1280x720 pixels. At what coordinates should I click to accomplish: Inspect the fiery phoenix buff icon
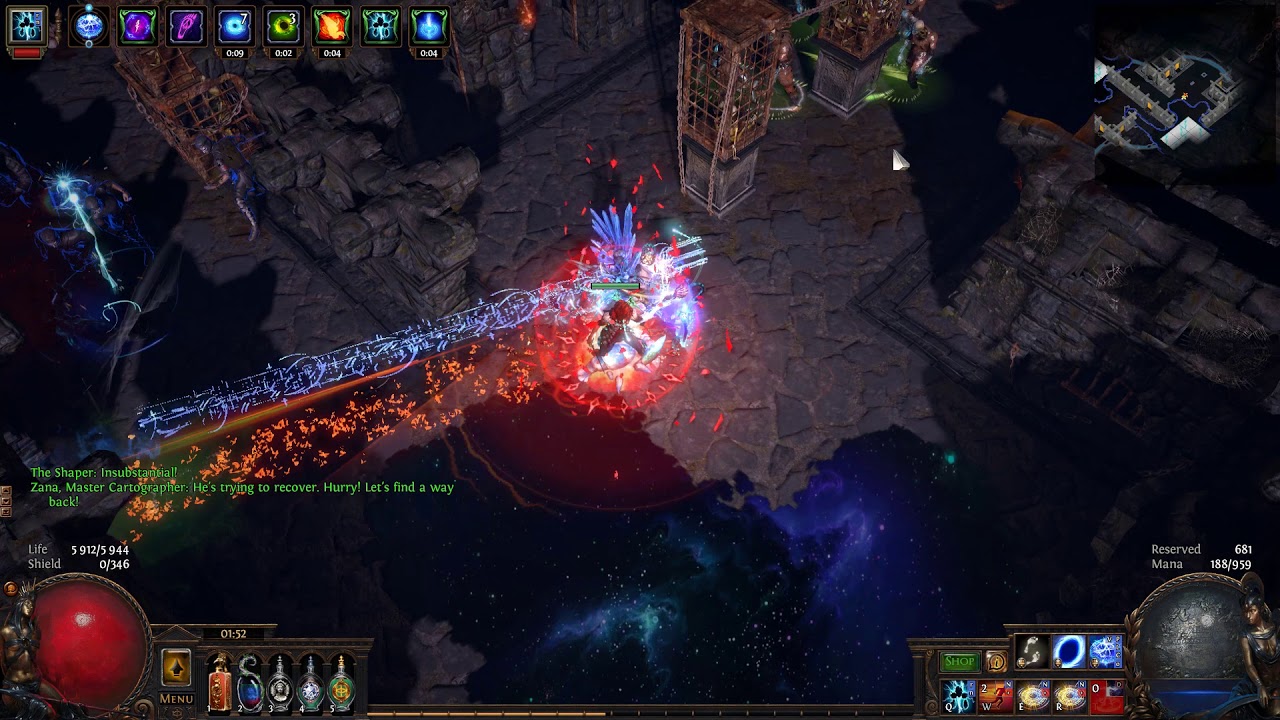[x=332, y=26]
